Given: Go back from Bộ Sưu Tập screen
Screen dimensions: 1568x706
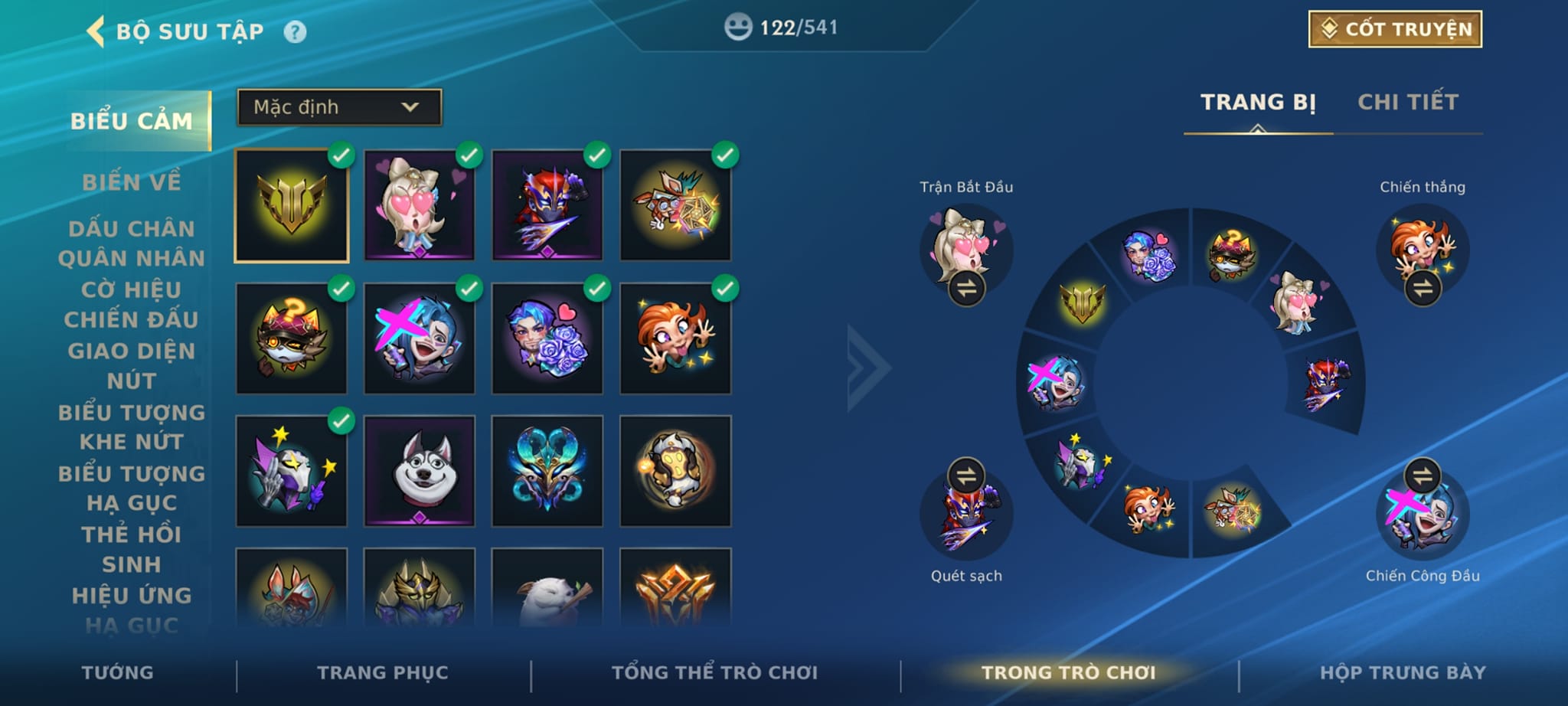Looking at the screenshot, I should tap(96, 31).
